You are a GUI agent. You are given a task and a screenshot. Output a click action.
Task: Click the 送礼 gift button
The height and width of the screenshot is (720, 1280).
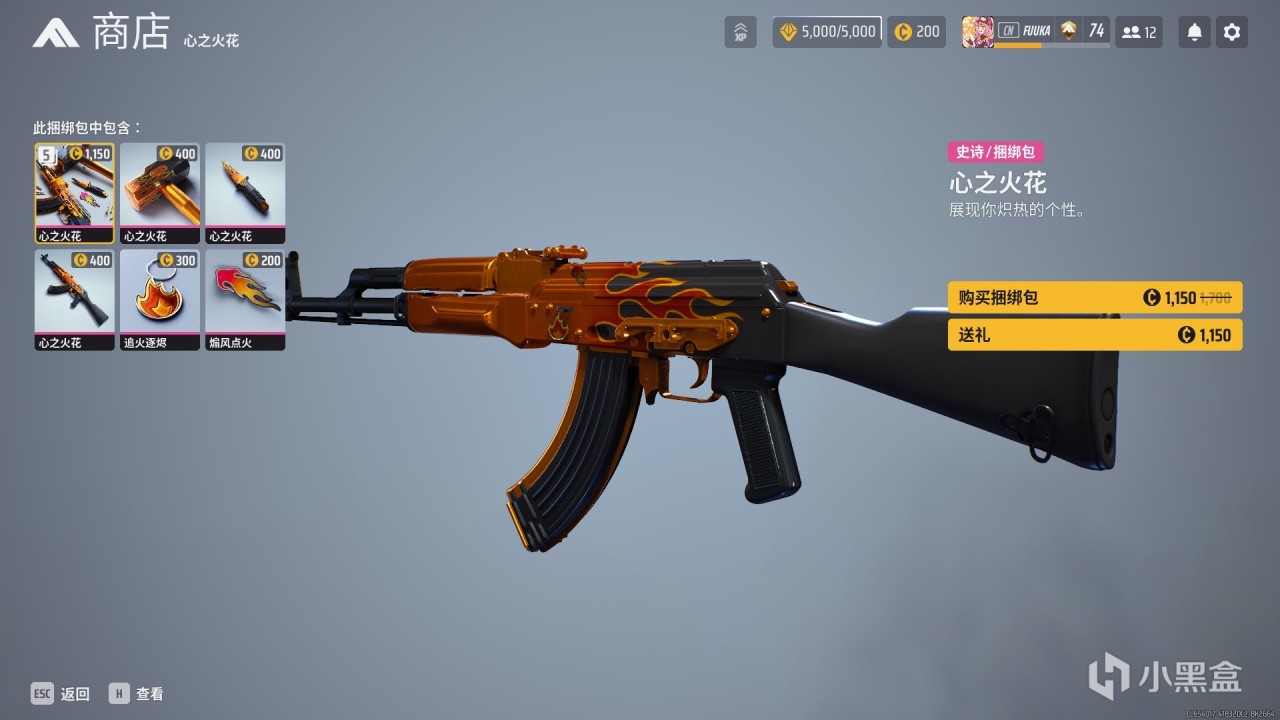coord(1094,334)
